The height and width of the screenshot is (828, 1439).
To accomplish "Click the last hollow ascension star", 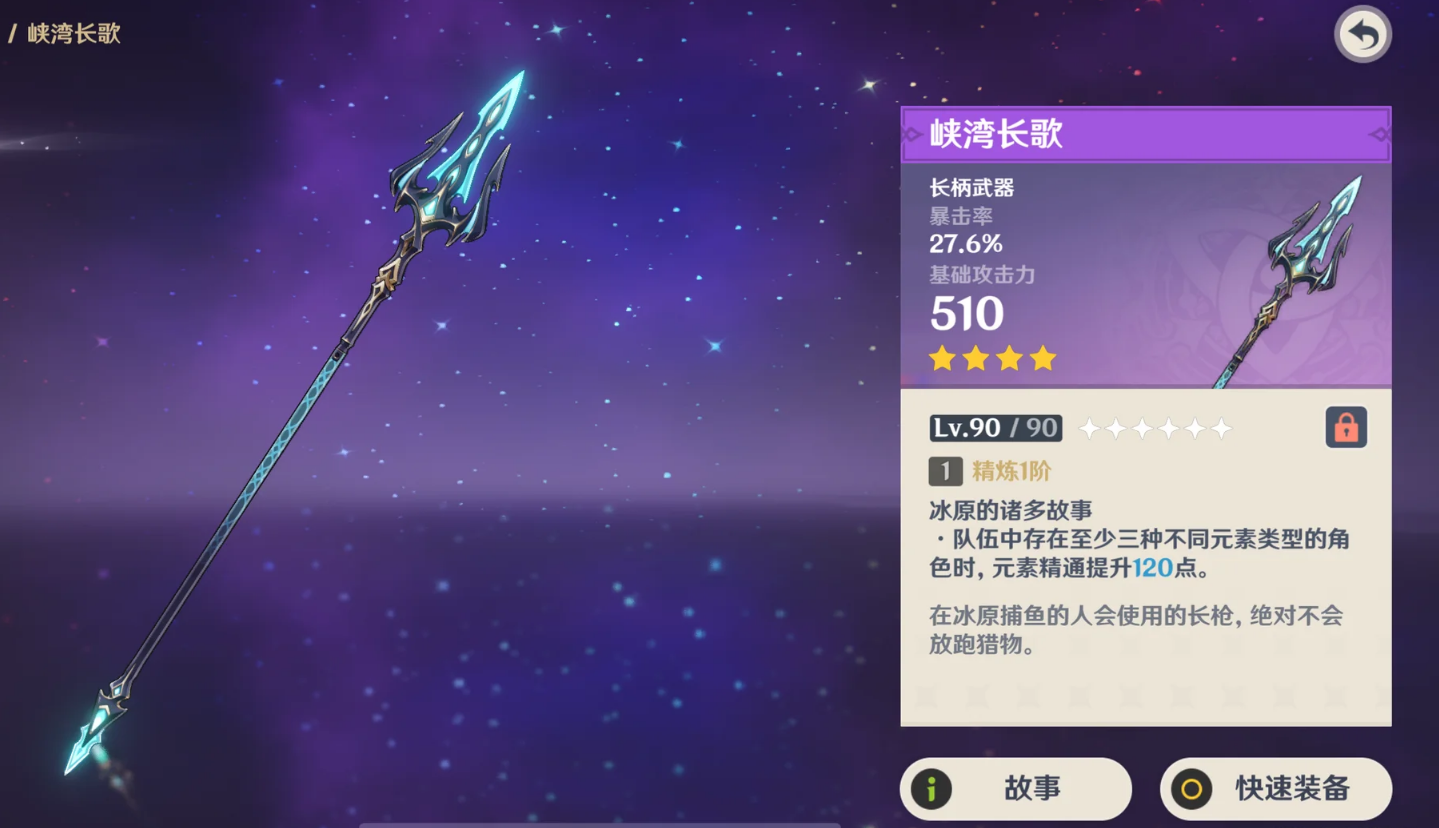I will click(1222, 427).
